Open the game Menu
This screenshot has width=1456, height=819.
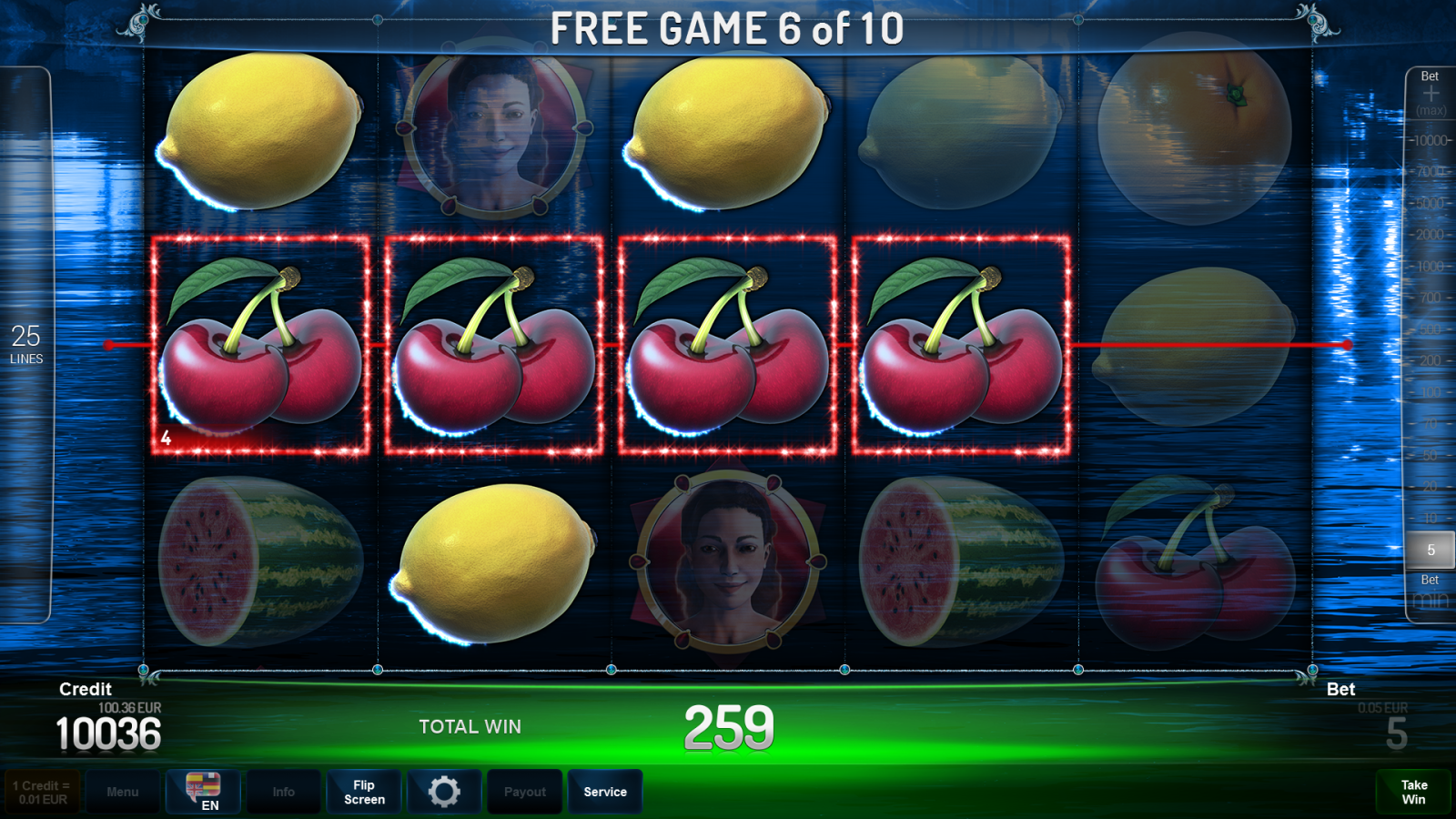click(x=123, y=791)
